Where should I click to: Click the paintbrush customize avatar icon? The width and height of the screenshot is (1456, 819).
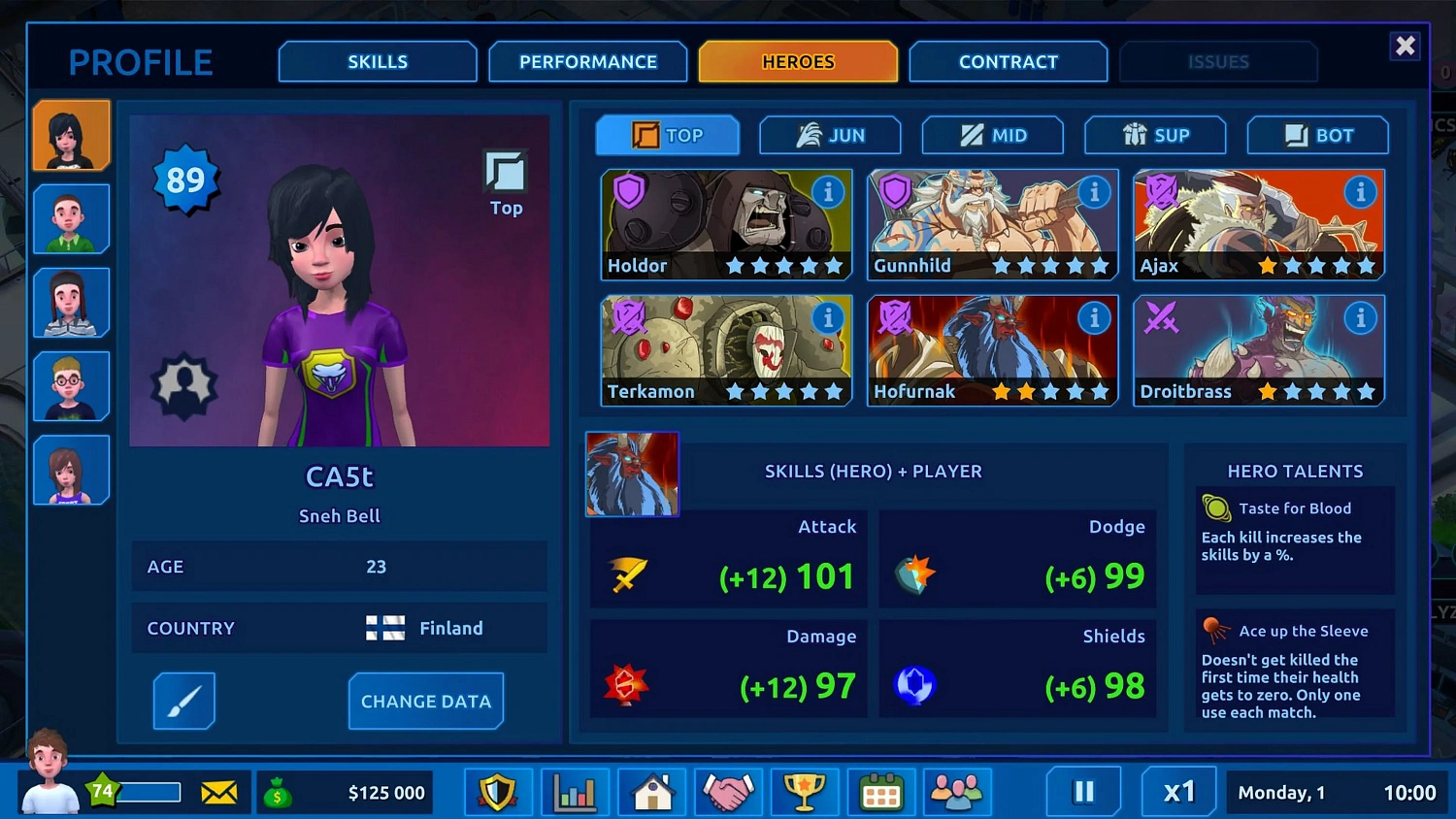tap(183, 701)
